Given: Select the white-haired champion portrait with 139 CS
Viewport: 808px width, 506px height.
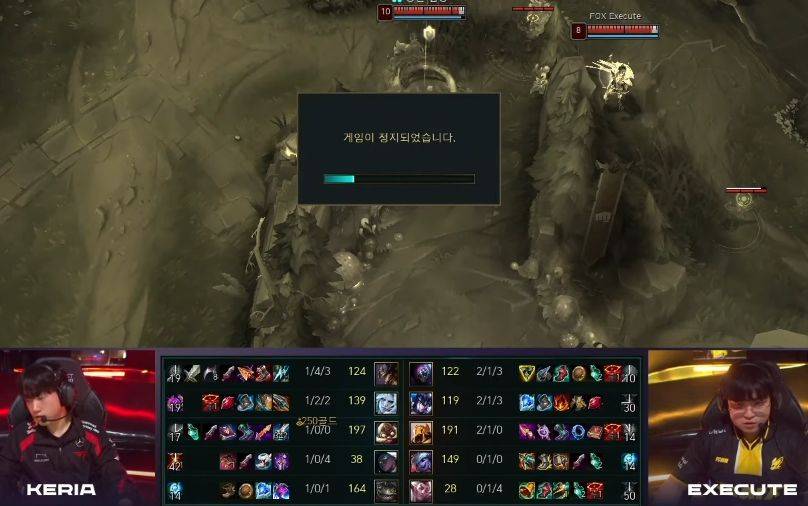Looking at the screenshot, I should coord(386,403).
